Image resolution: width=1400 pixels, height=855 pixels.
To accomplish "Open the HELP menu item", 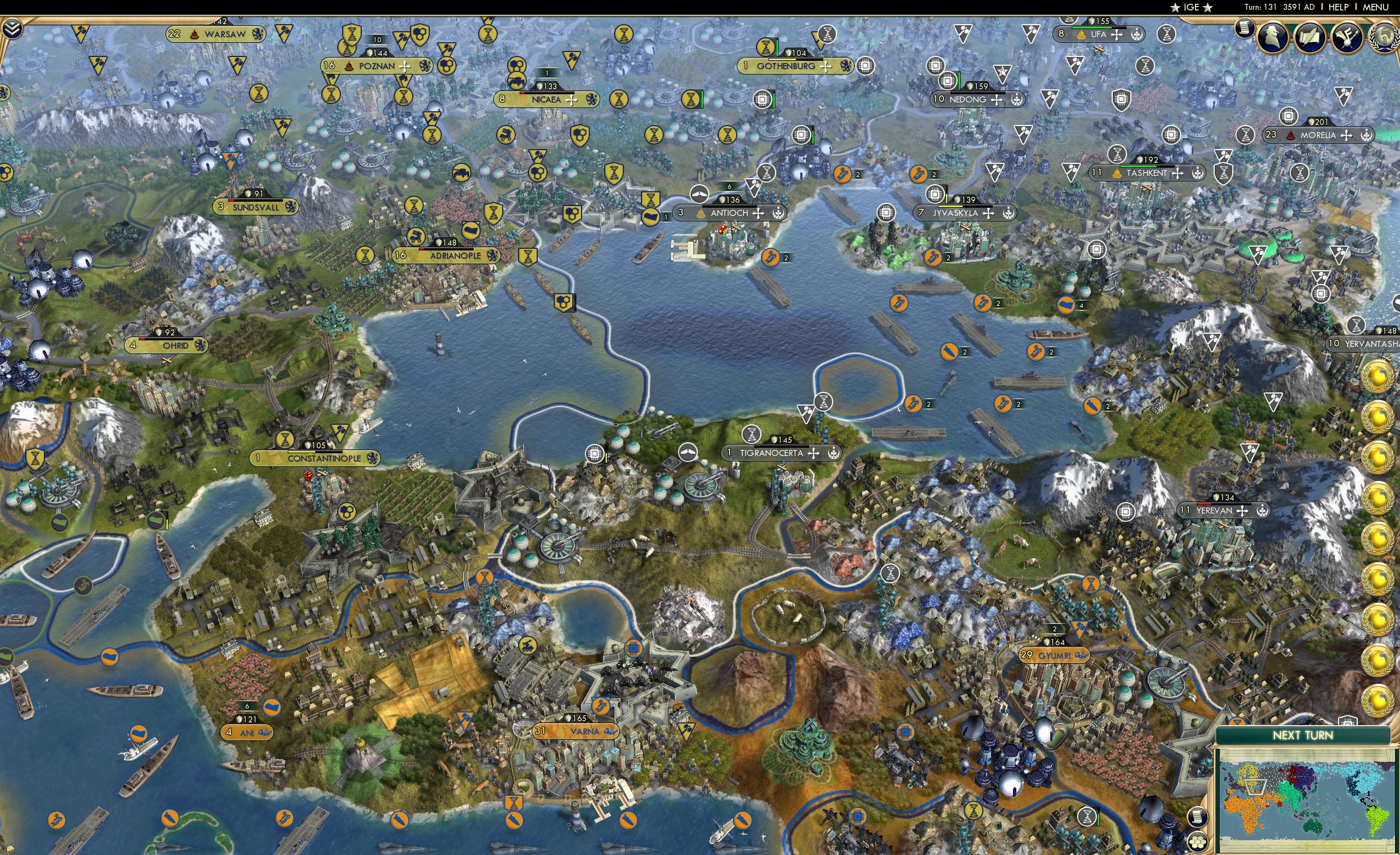I will click(x=1339, y=7).
